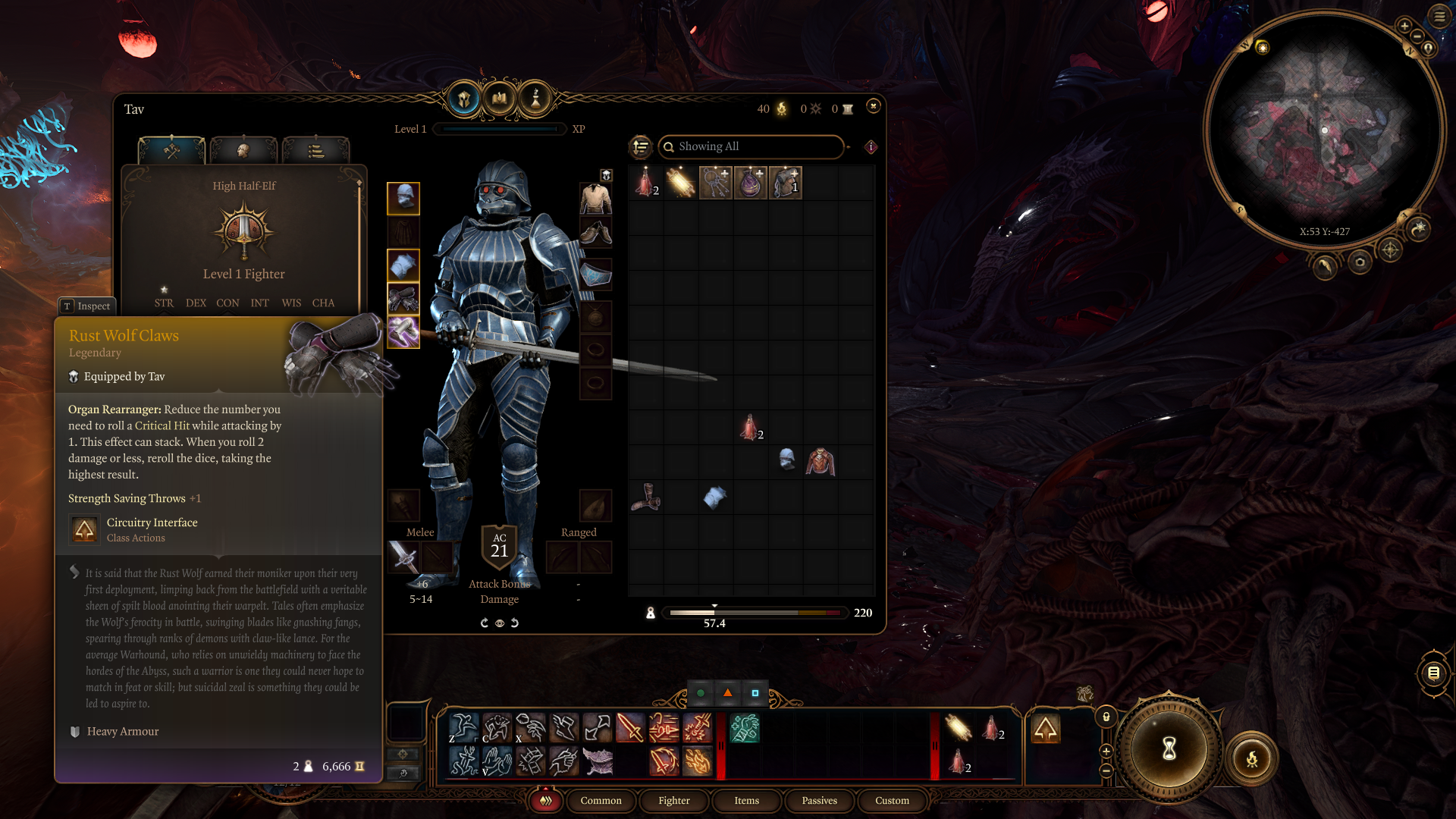Open the main menu button at top right
The width and height of the screenshot is (1456, 819).
pos(1439,16)
